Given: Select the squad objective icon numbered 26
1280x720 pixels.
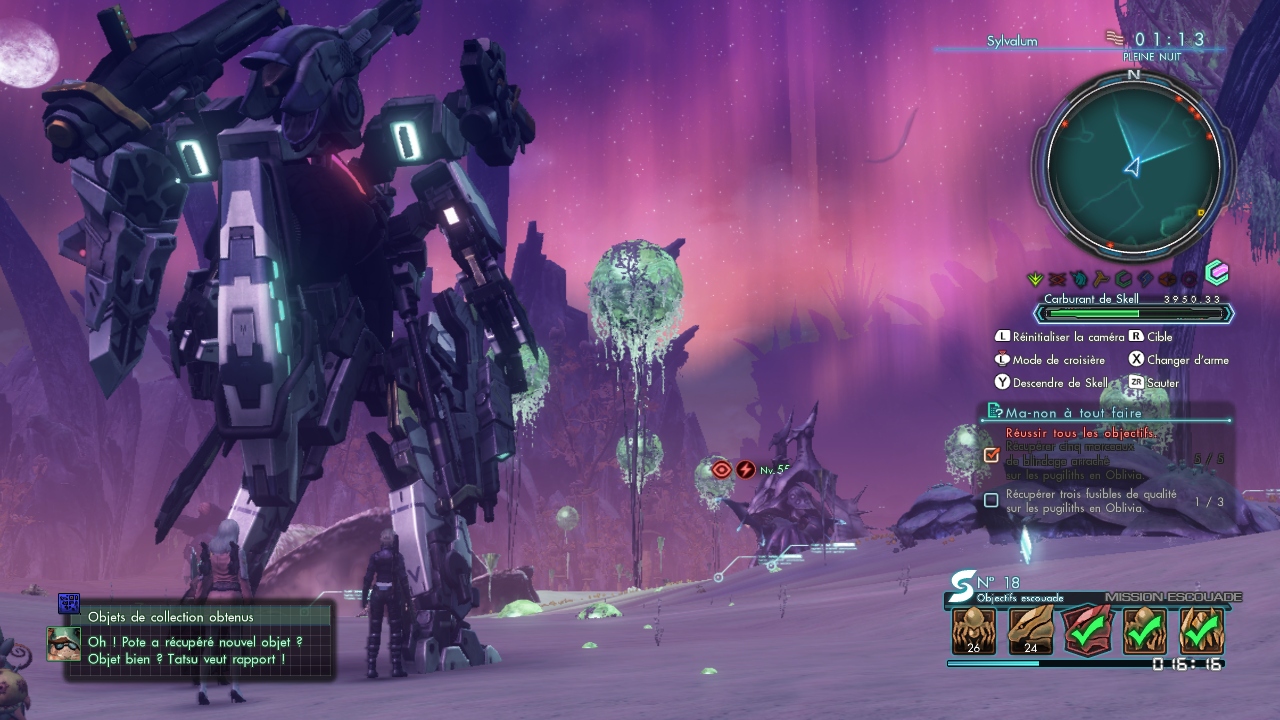Looking at the screenshot, I should 973,630.
